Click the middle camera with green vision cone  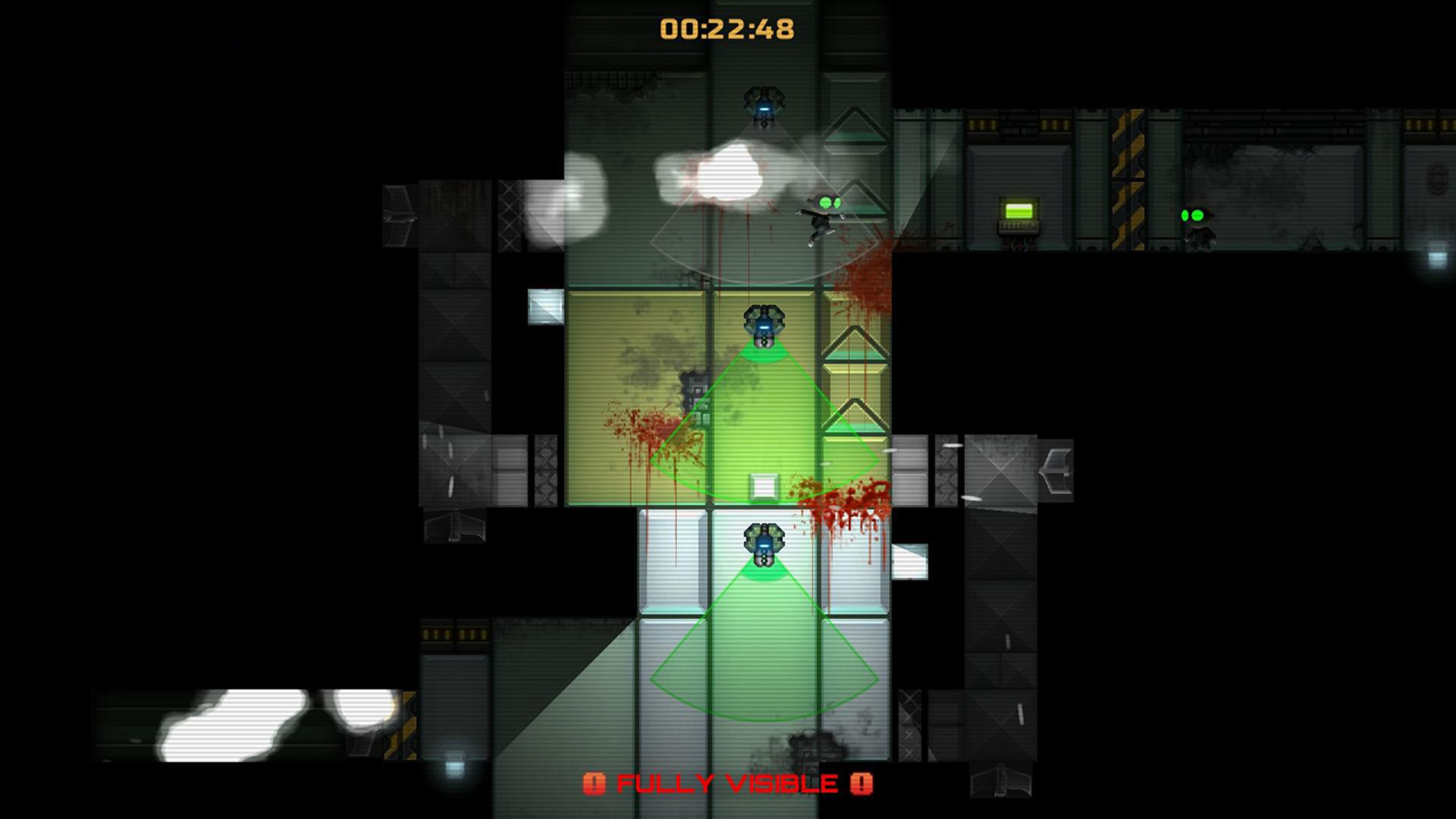click(762, 322)
